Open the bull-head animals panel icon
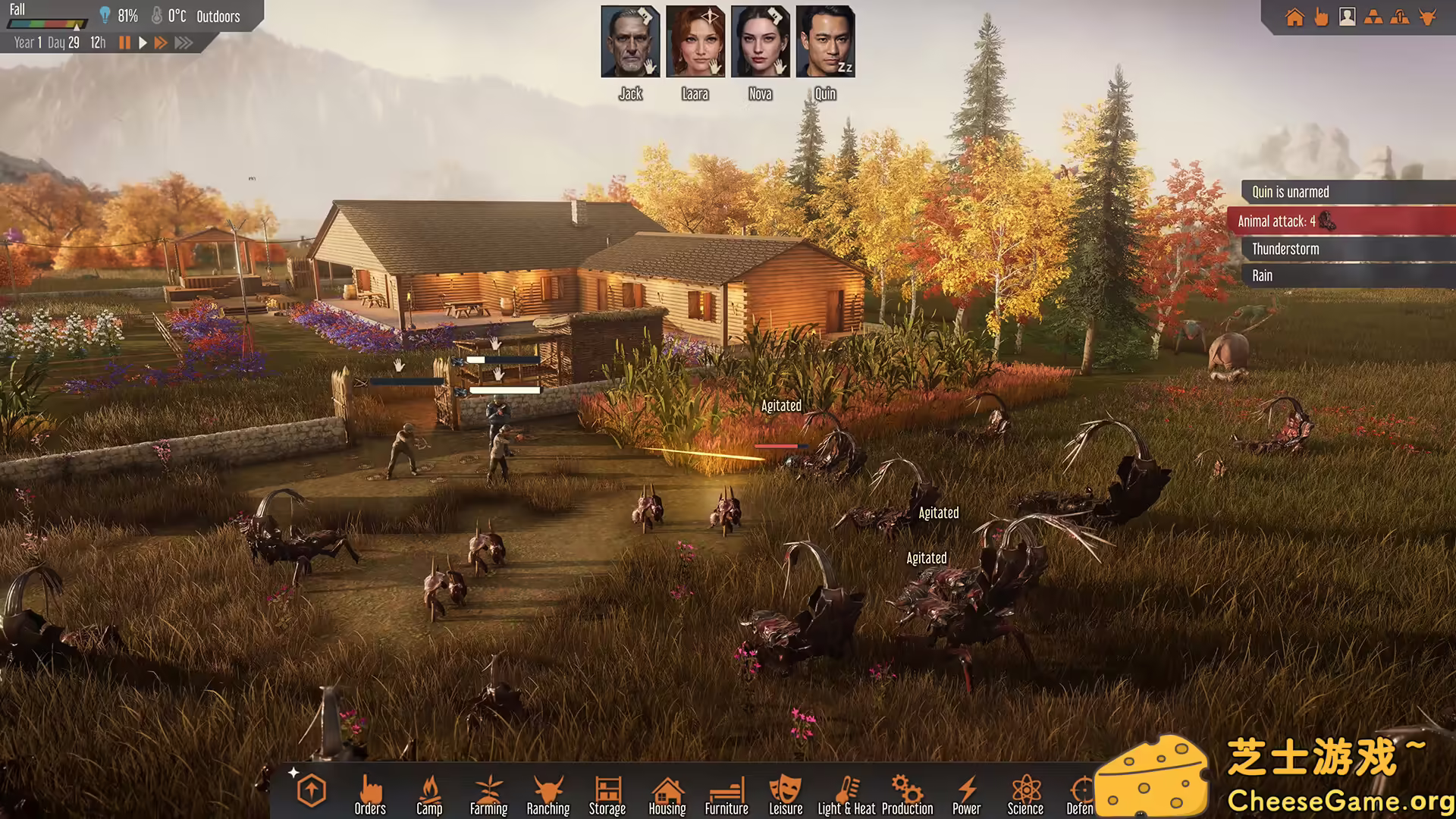This screenshot has width=1456, height=819. coord(1427,17)
